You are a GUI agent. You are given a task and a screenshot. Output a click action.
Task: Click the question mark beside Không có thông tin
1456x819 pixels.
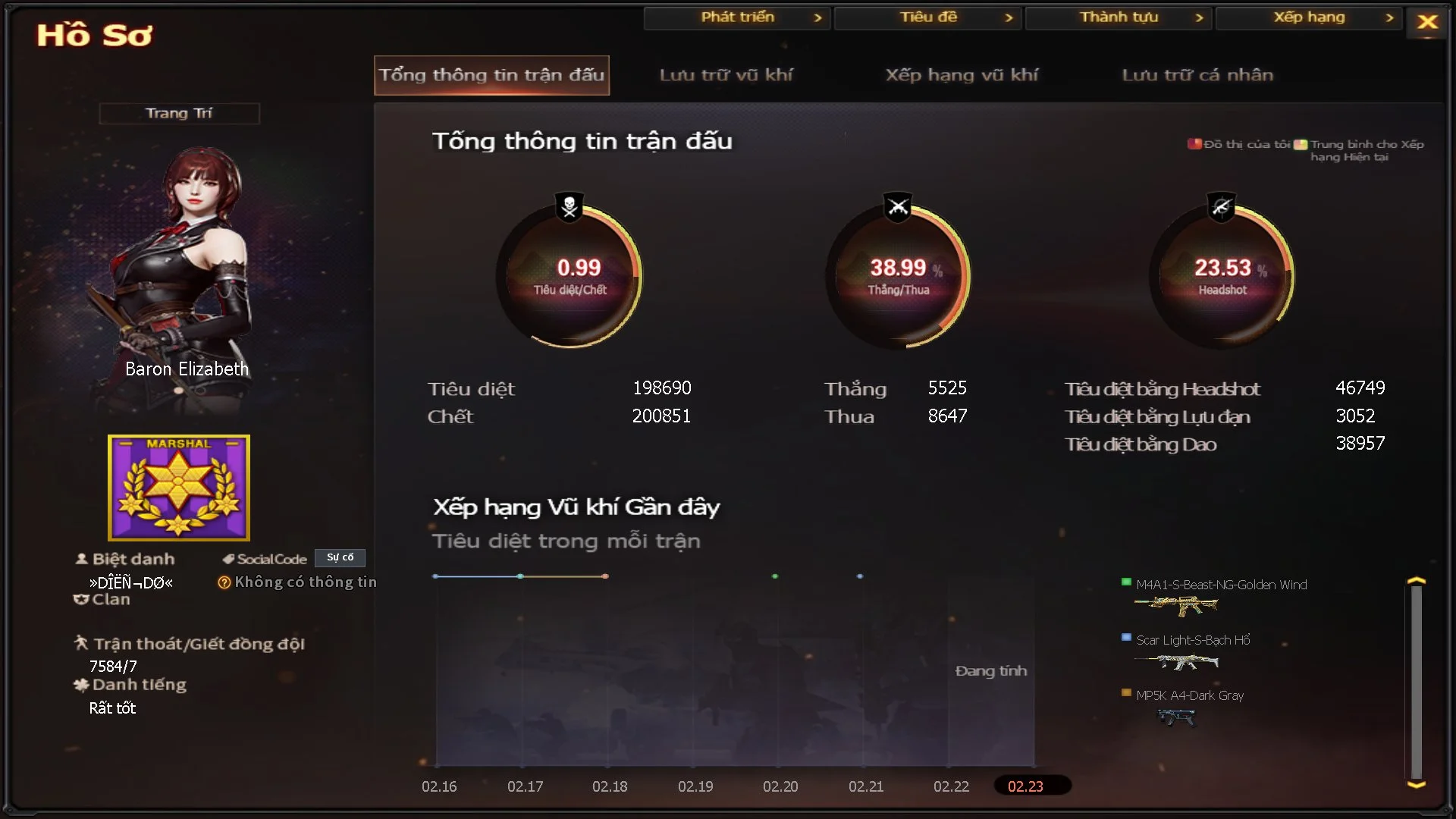[225, 582]
